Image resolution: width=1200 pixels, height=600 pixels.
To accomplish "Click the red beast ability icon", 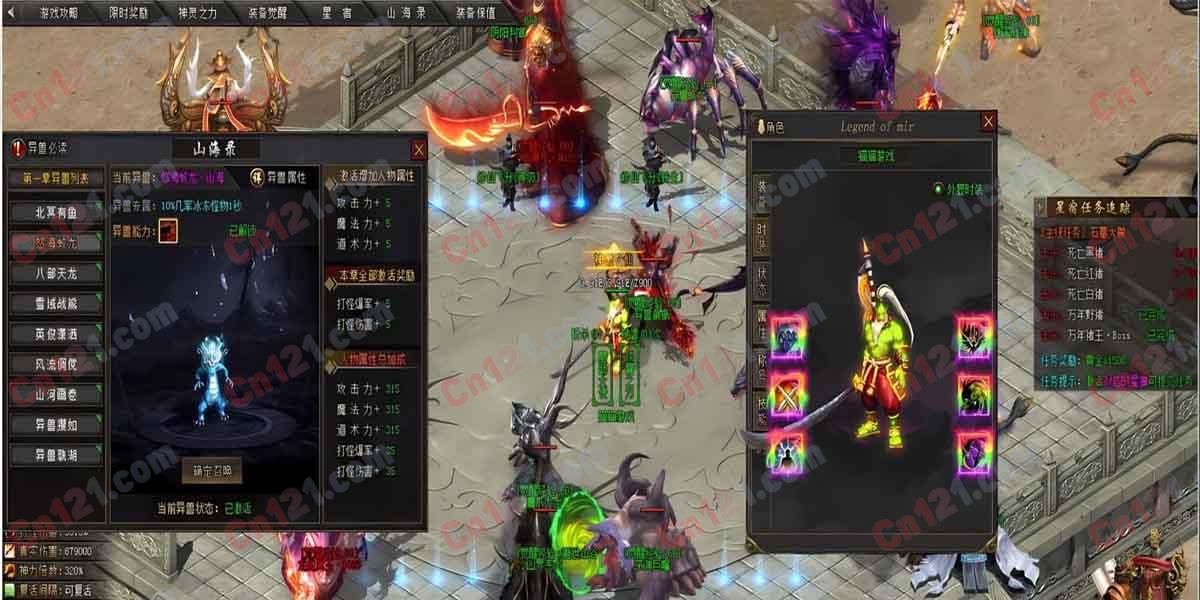I will point(169,230).
